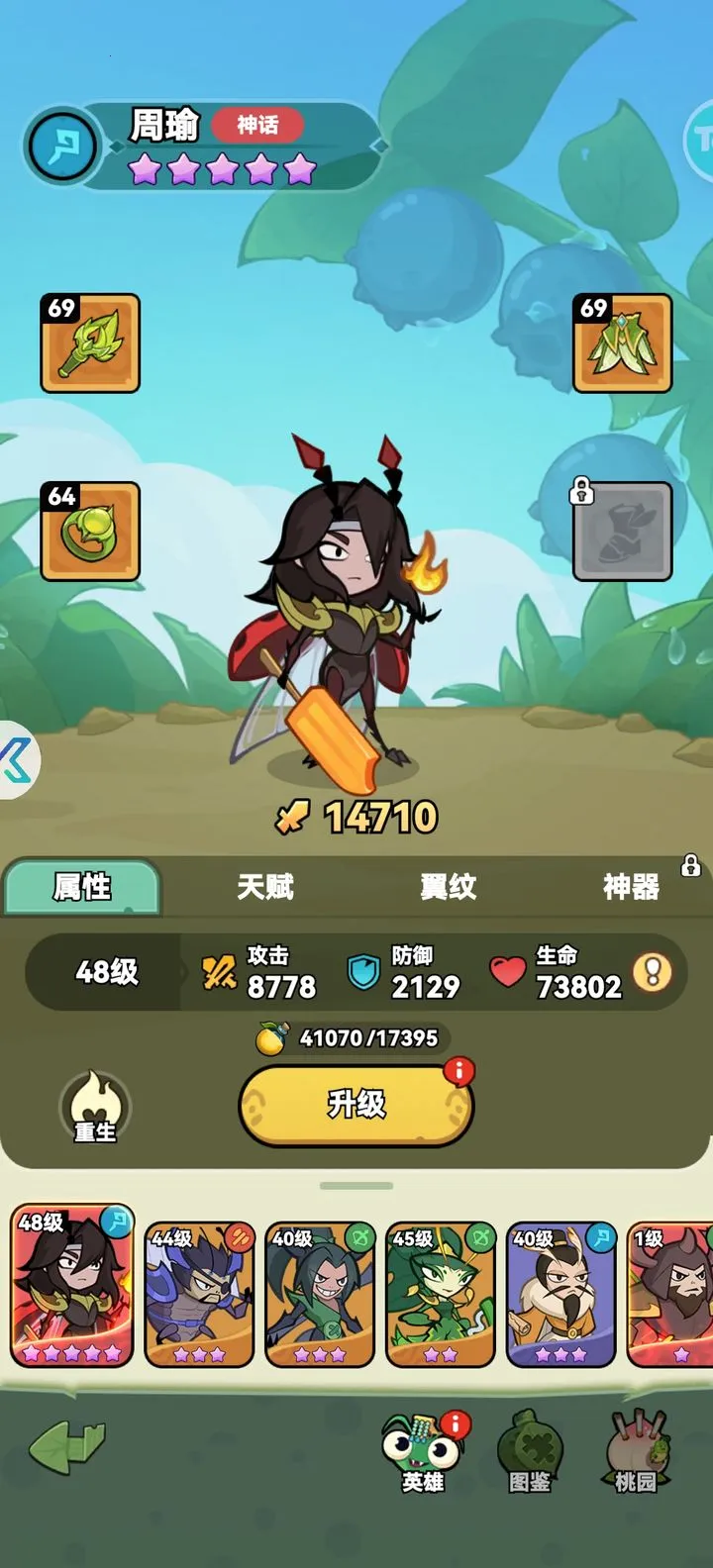Open the 翼纹 wing pattern tab

[x=449, y=887]
